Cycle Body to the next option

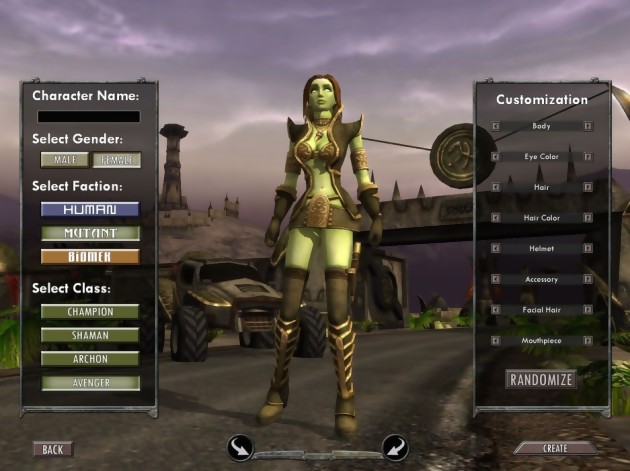coord(587,127)
